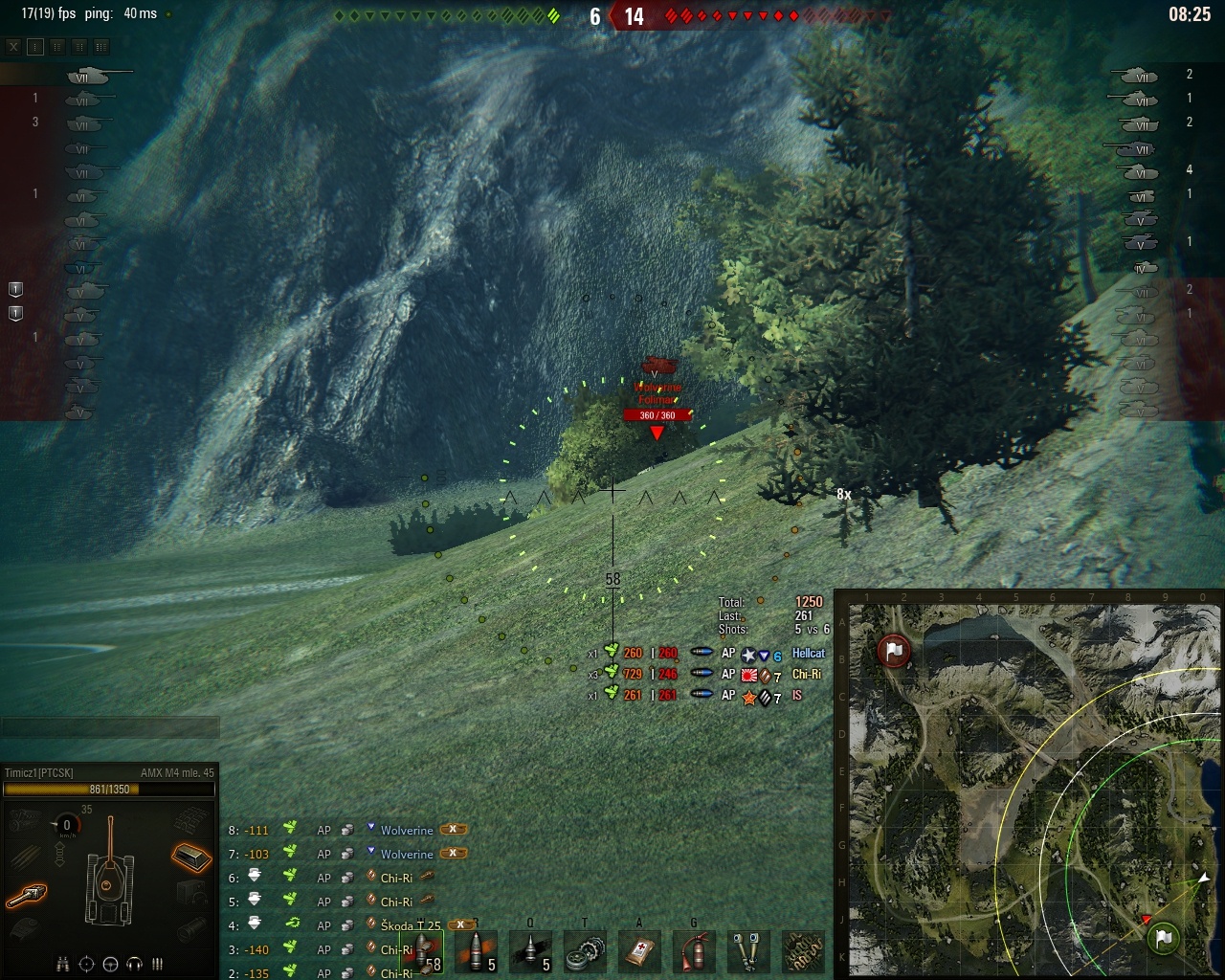Image resolution: width=1225 pixels, height=980 pixels.
Task: Click the camouflage net equipment slot
Action: pos(802,950)
